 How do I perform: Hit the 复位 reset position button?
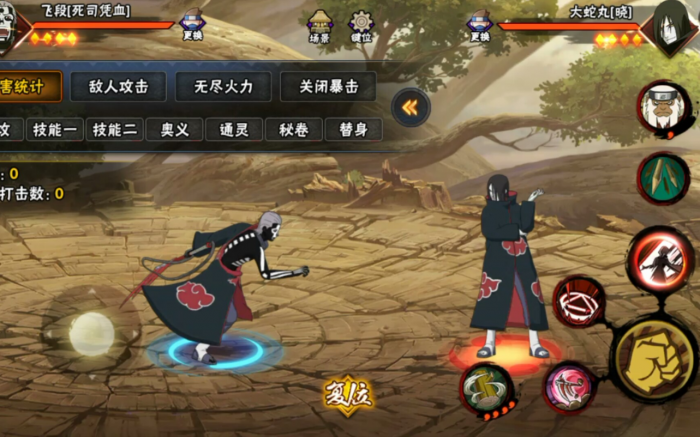[x=348, y=393]
